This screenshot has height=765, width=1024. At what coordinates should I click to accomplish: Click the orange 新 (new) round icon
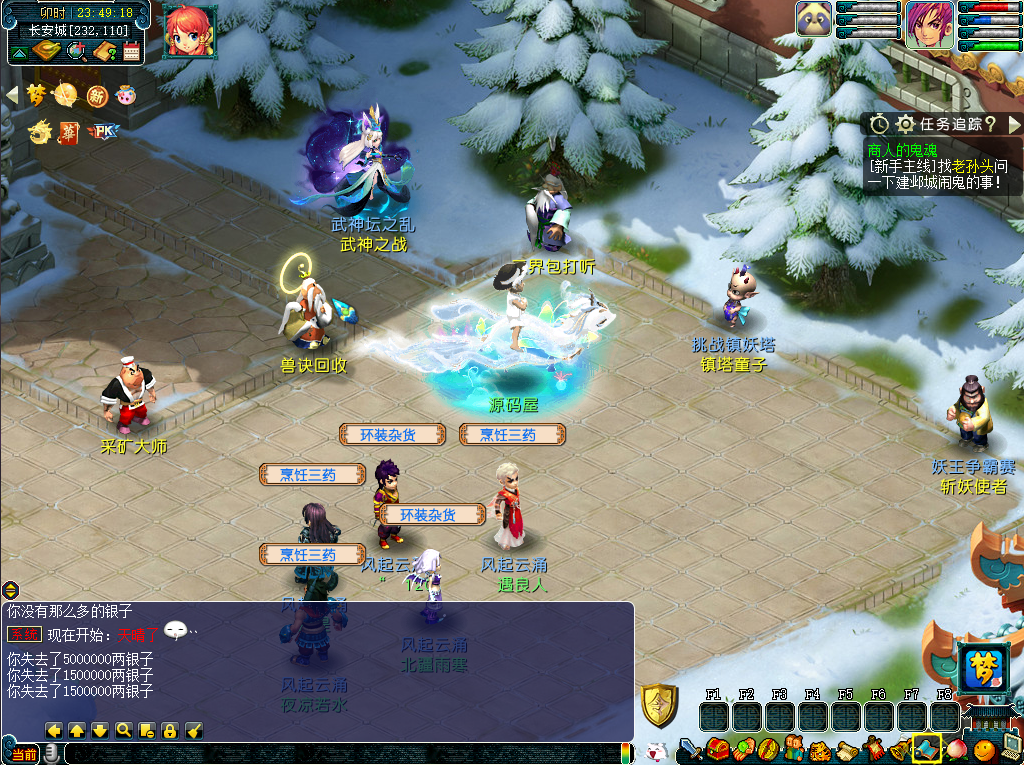(97, 95)
